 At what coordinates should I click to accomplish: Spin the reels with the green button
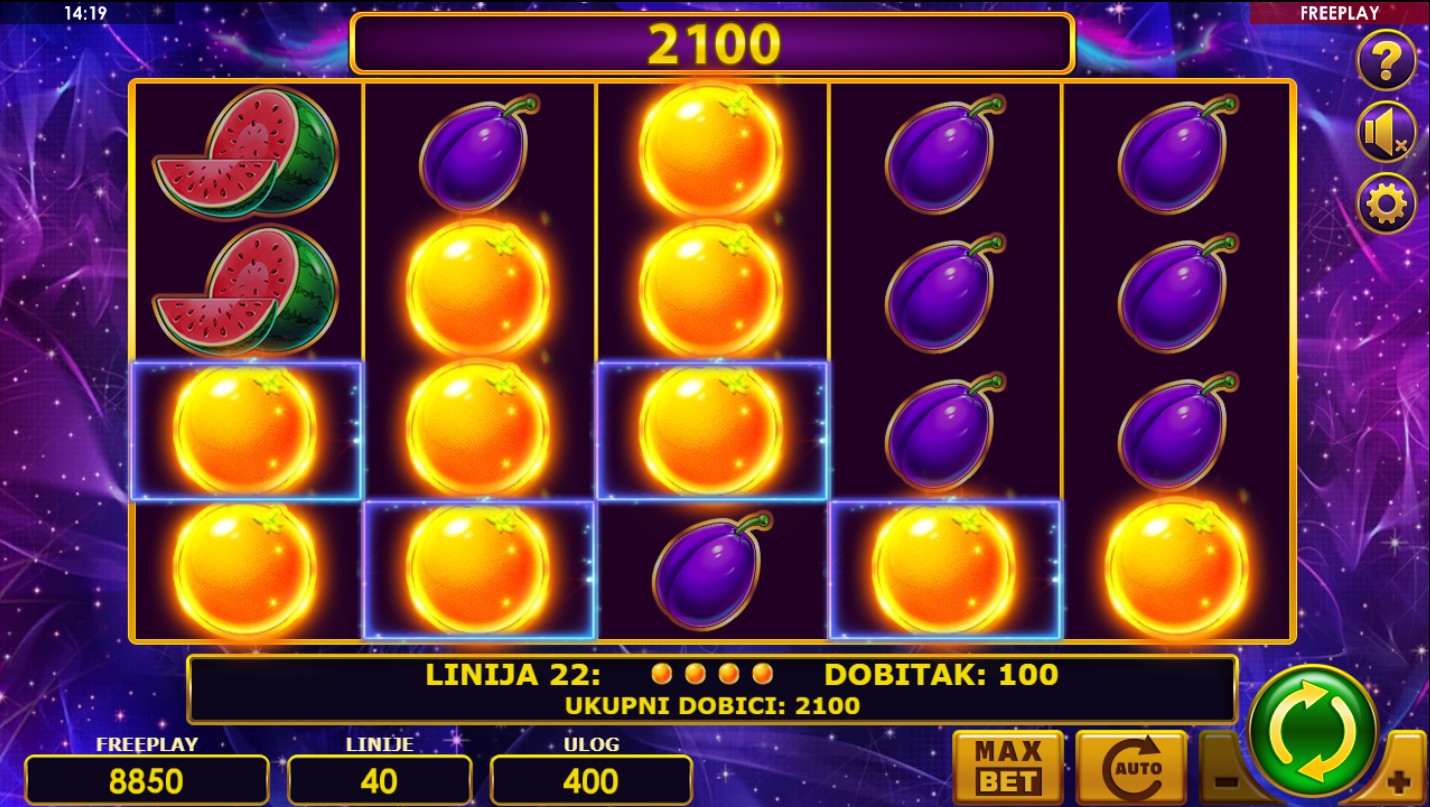pos(1312,730)
